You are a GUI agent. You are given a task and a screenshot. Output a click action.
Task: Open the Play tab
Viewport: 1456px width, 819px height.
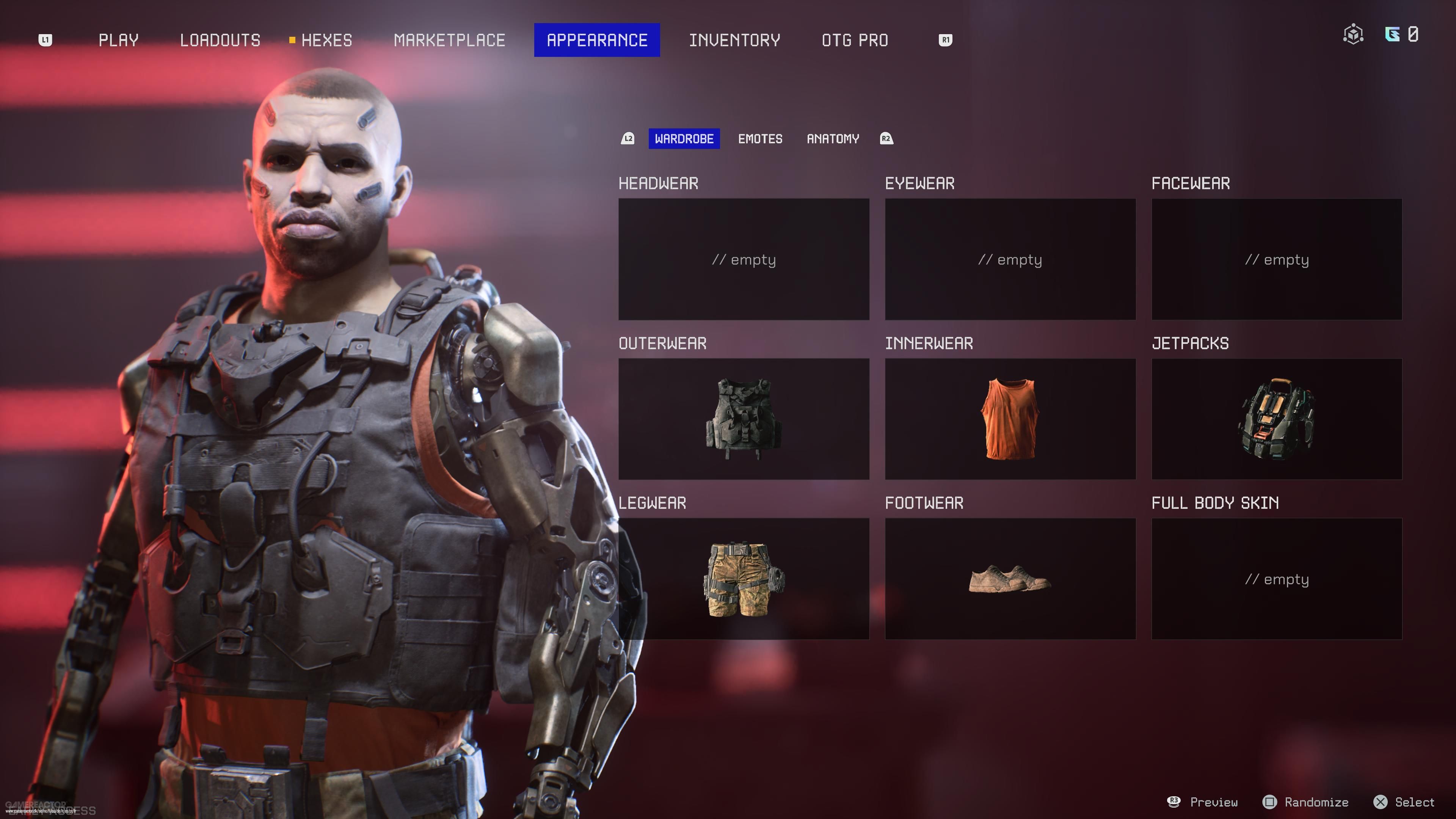click(118, 40)
